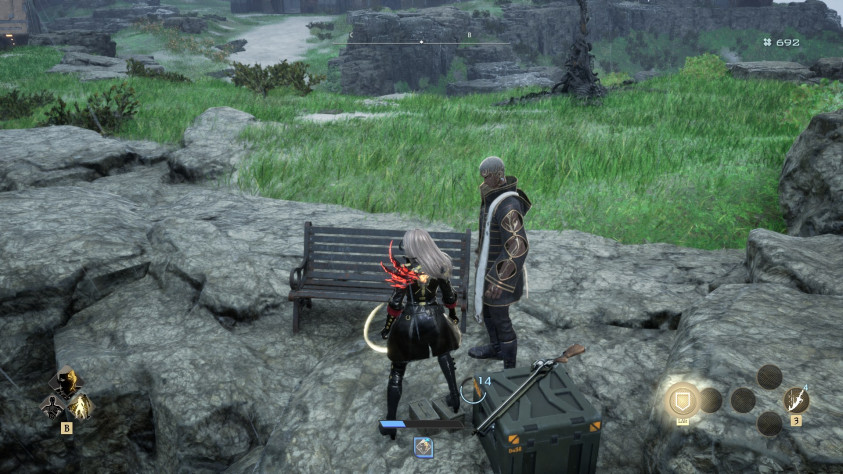Screen dimensions: 843x474
Task: Use the curved blade skill icon
Action: [x=796, y=400]
